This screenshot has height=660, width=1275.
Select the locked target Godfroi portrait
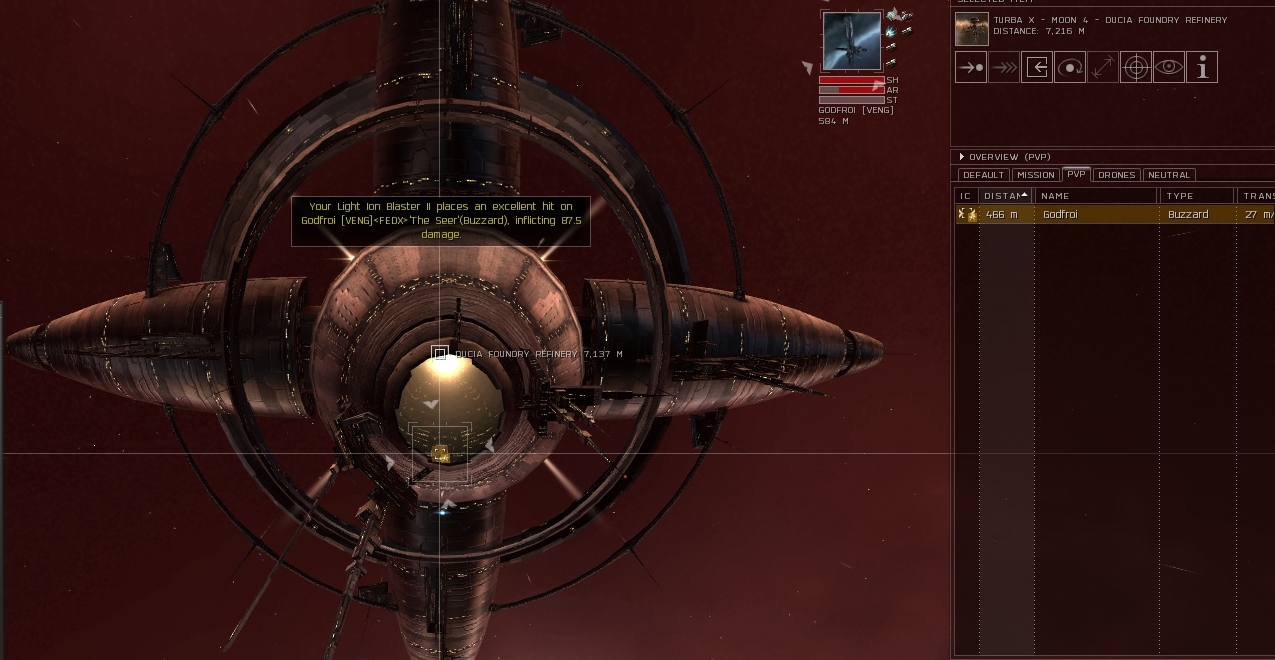coord(852,41)
